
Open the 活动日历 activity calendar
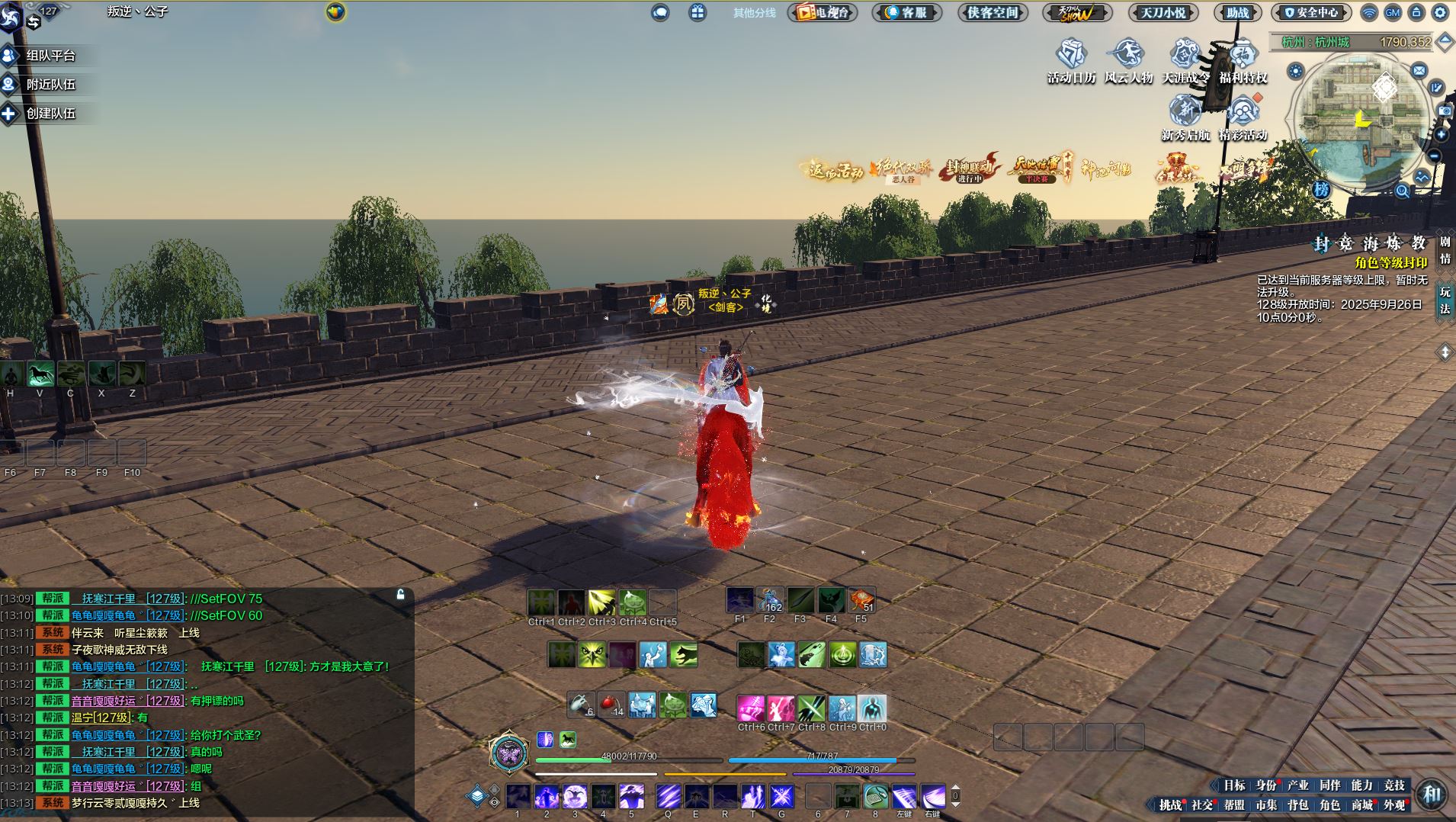1071,61
